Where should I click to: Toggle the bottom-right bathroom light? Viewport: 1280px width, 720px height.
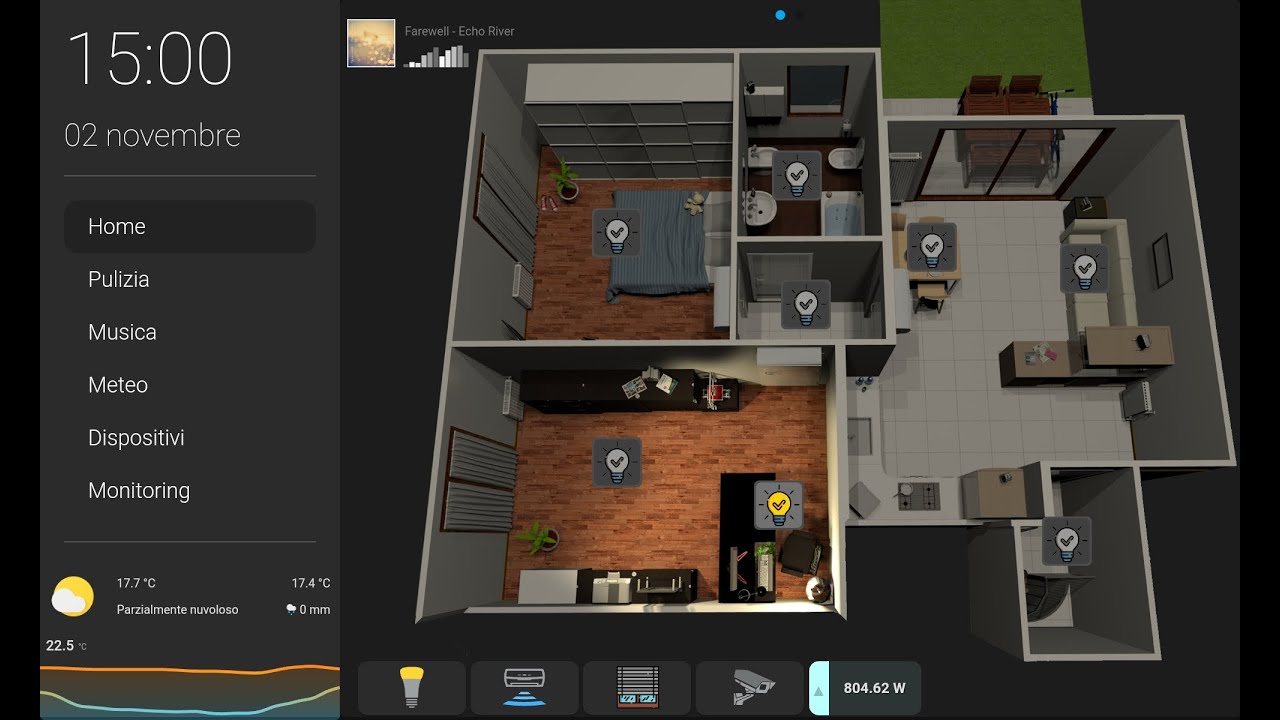[x=1068, y=540]
